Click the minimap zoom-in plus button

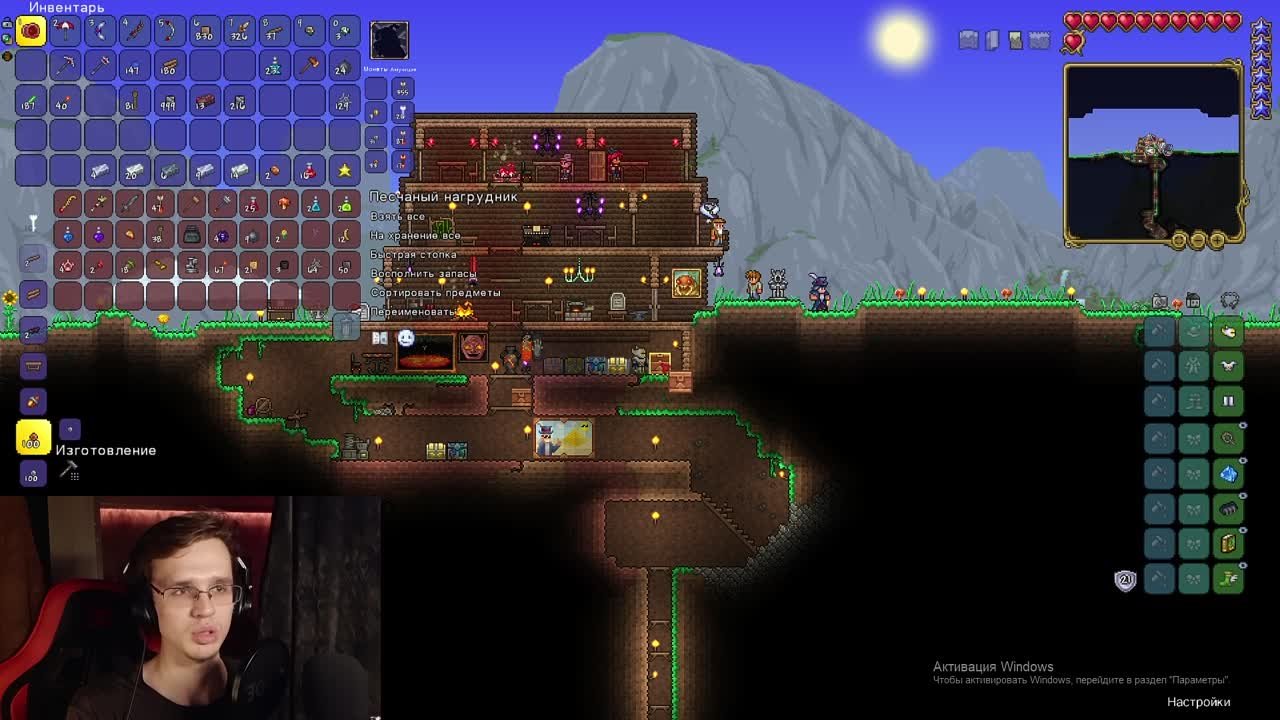click(1216, 240)
